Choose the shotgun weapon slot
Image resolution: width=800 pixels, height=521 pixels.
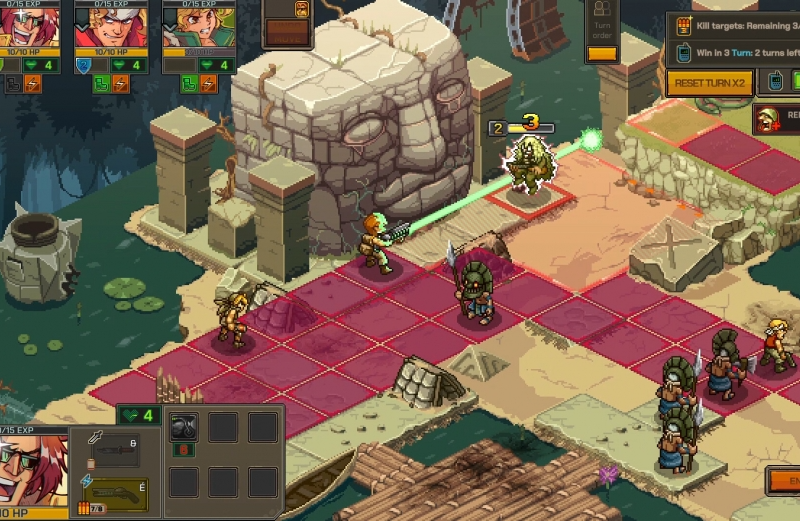point(116,494)
